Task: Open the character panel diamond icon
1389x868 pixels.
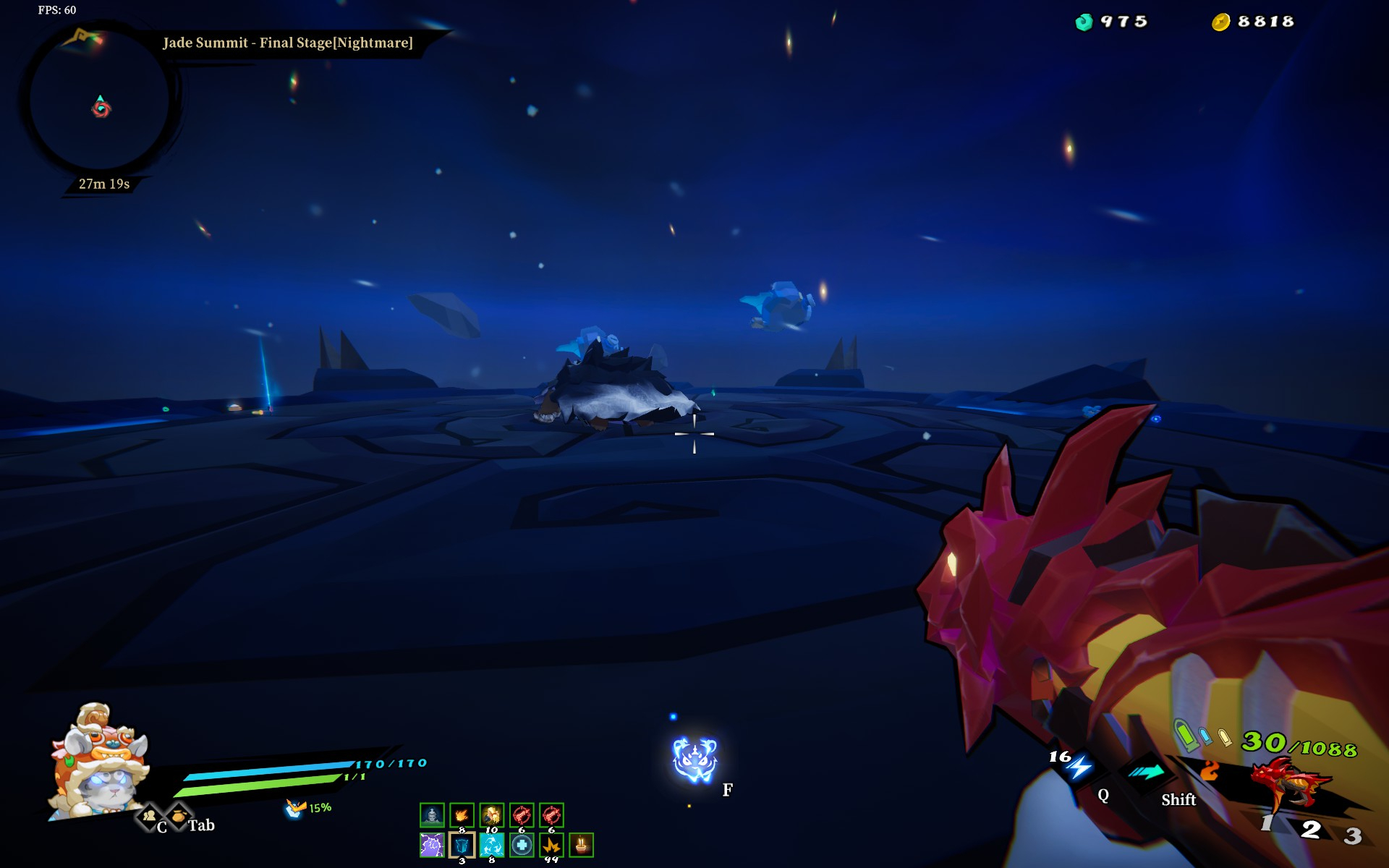Action: pyautogui.click(x=150, y=817)
